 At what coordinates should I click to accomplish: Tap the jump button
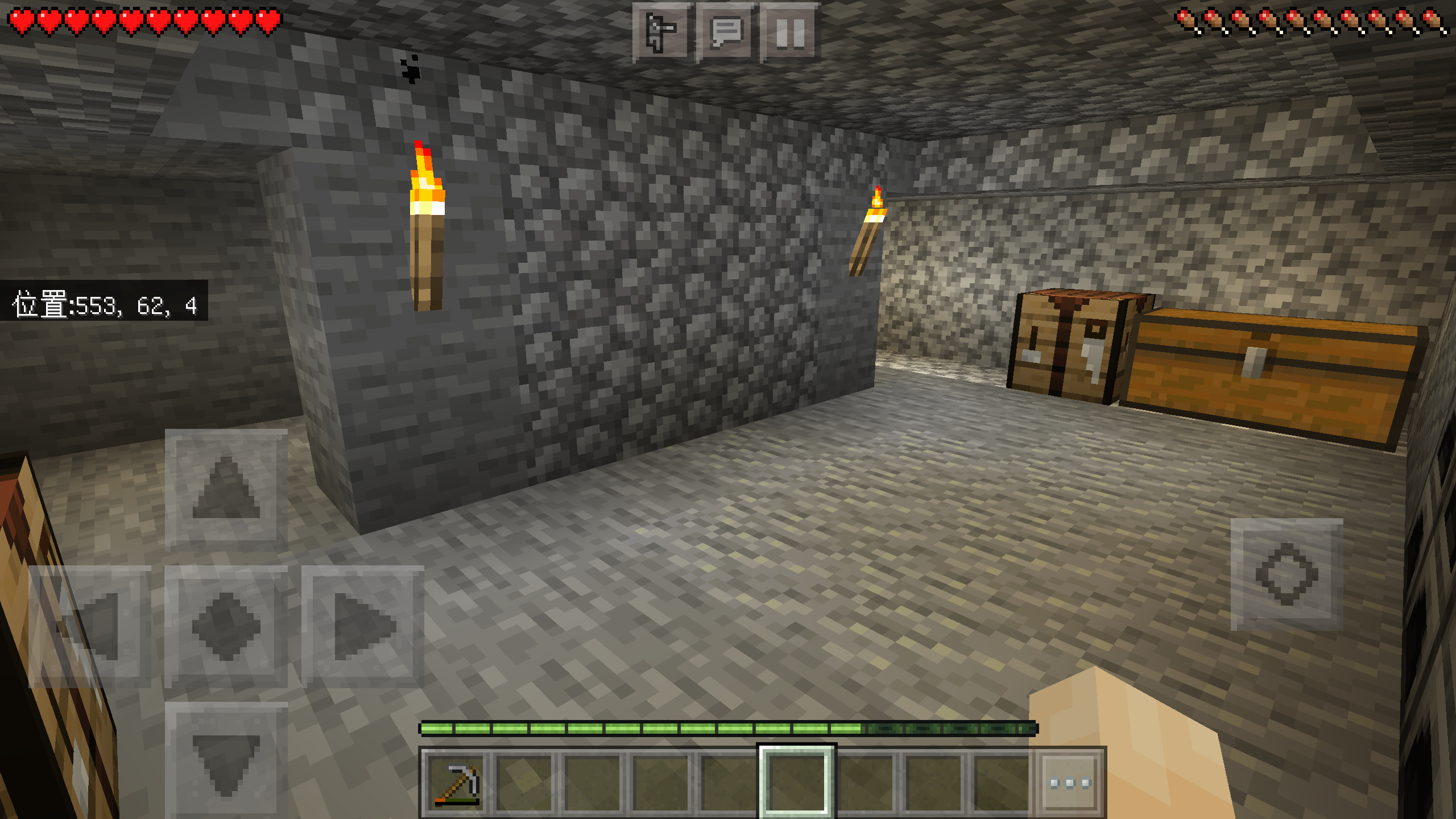click(x=1287, y=574)
